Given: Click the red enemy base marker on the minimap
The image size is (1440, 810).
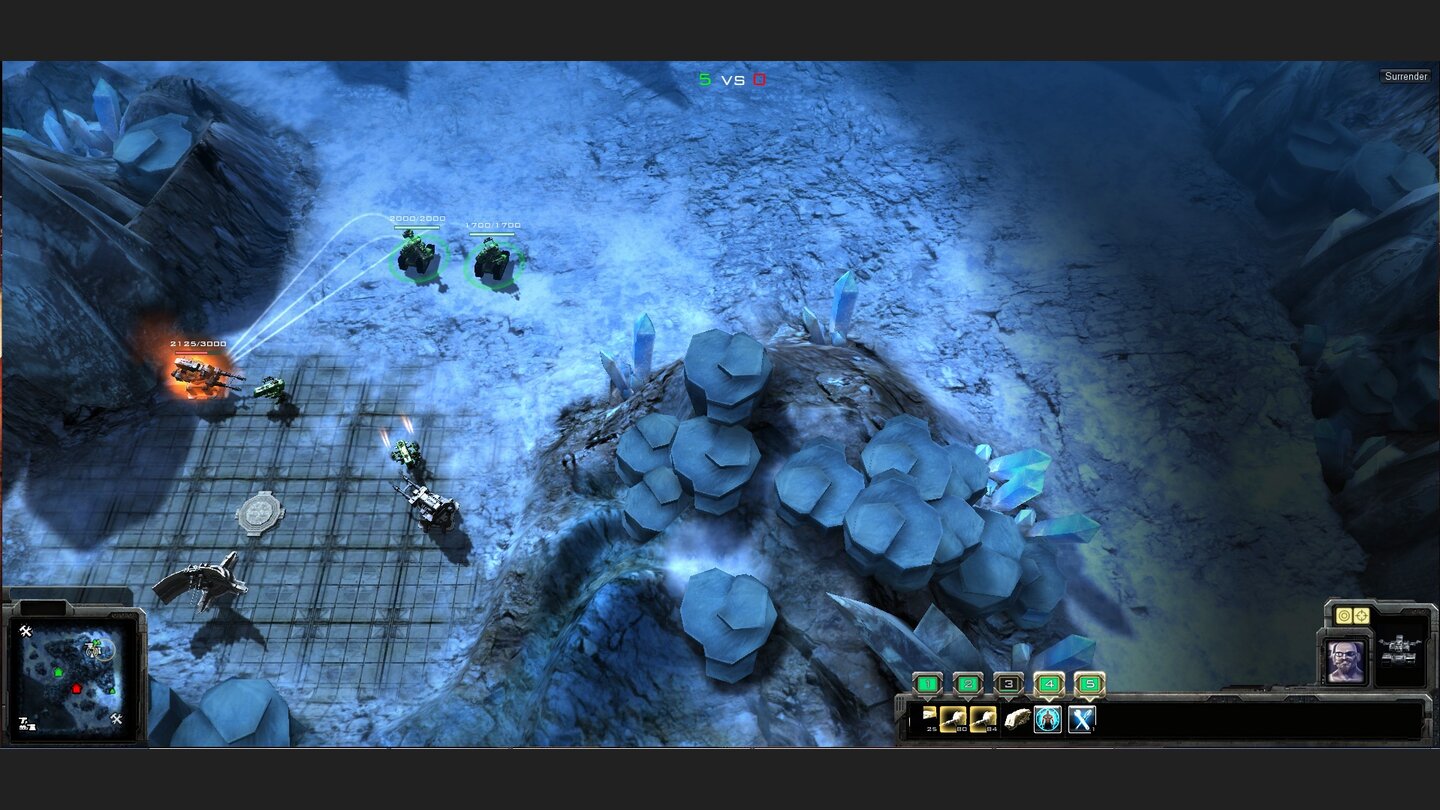Looking at the screenshot, I should point(76,689).
